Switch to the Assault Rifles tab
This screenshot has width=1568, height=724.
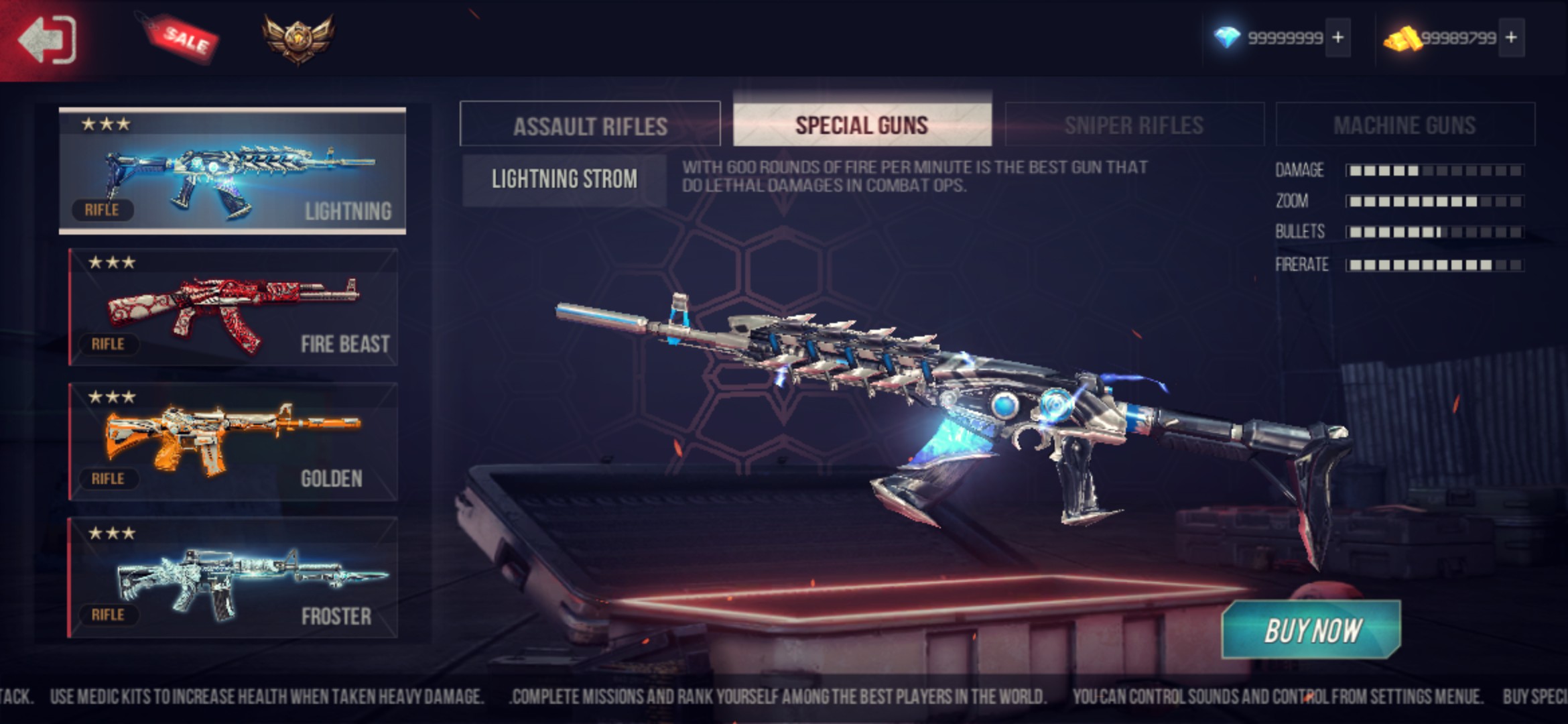(590, 125)
